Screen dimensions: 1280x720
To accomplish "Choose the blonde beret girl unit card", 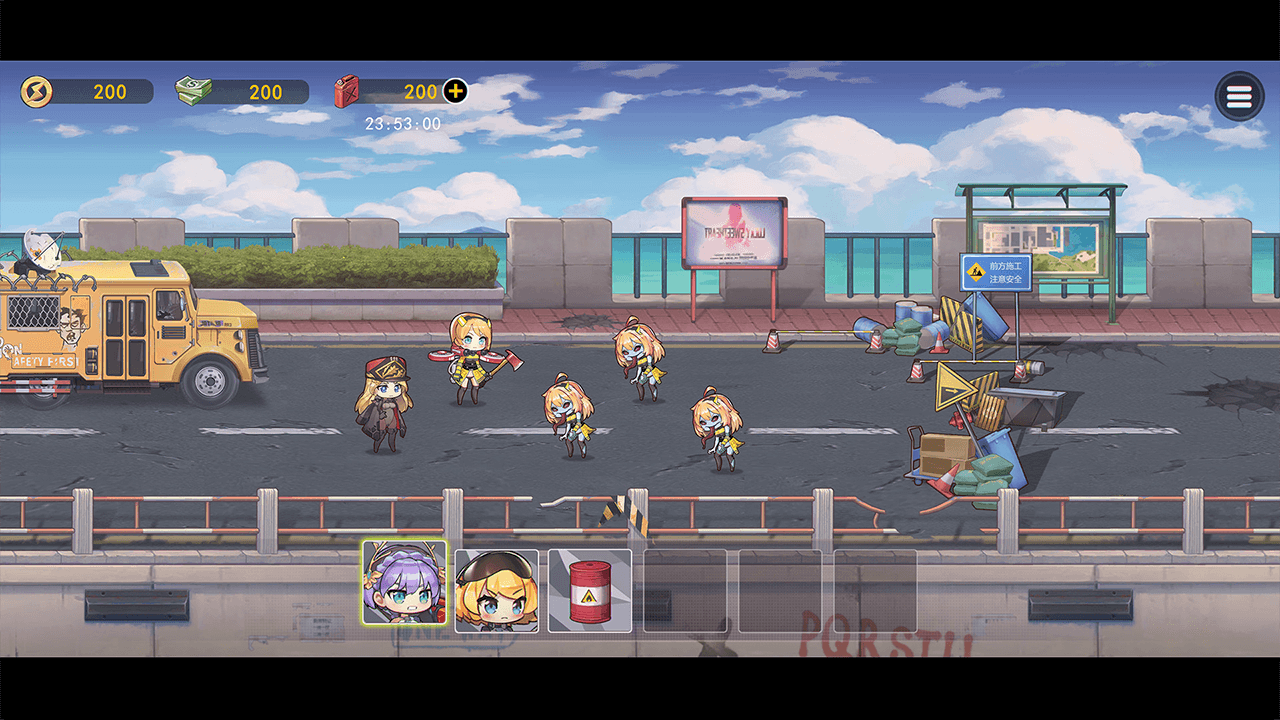I will coord(497,591).
